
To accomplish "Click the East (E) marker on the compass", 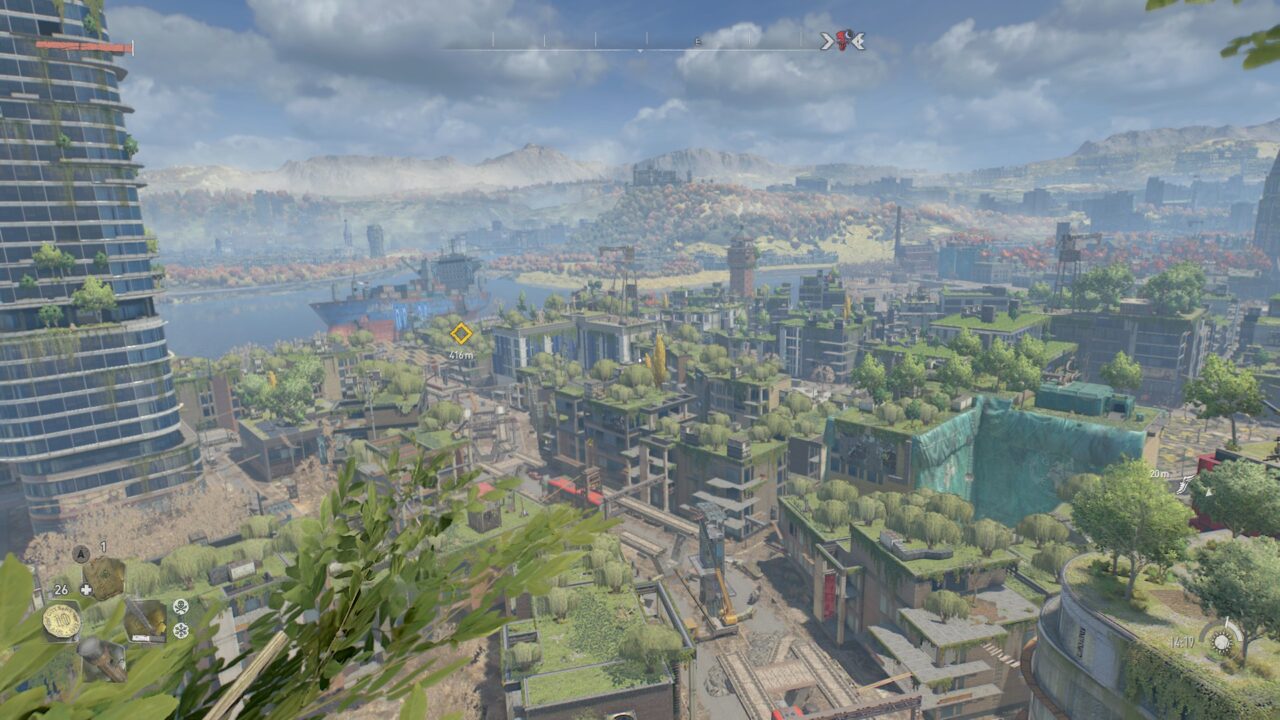I will click(x=697, y=40).
